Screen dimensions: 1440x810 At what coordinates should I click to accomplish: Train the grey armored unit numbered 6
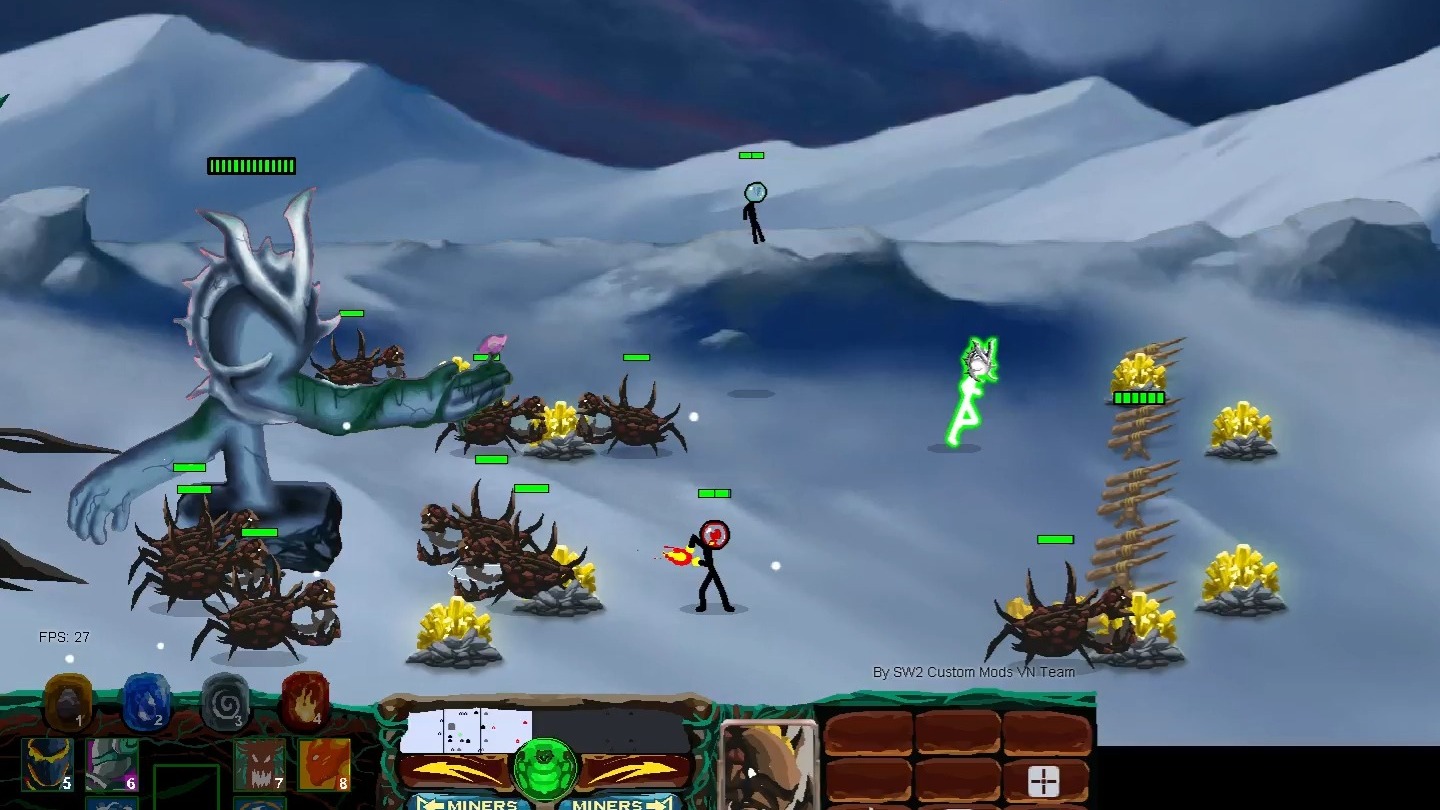[112, 765]
